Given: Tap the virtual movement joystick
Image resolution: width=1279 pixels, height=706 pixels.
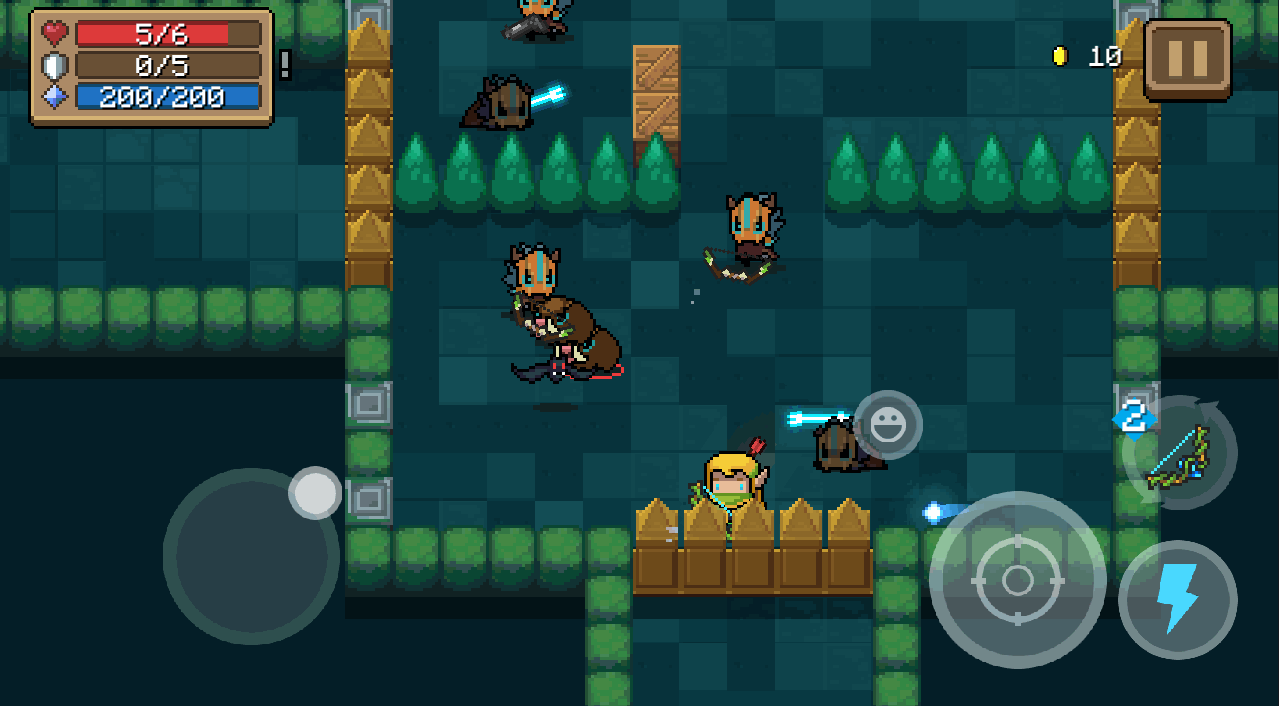Looking at the screenshot, I should coord(251,556).
